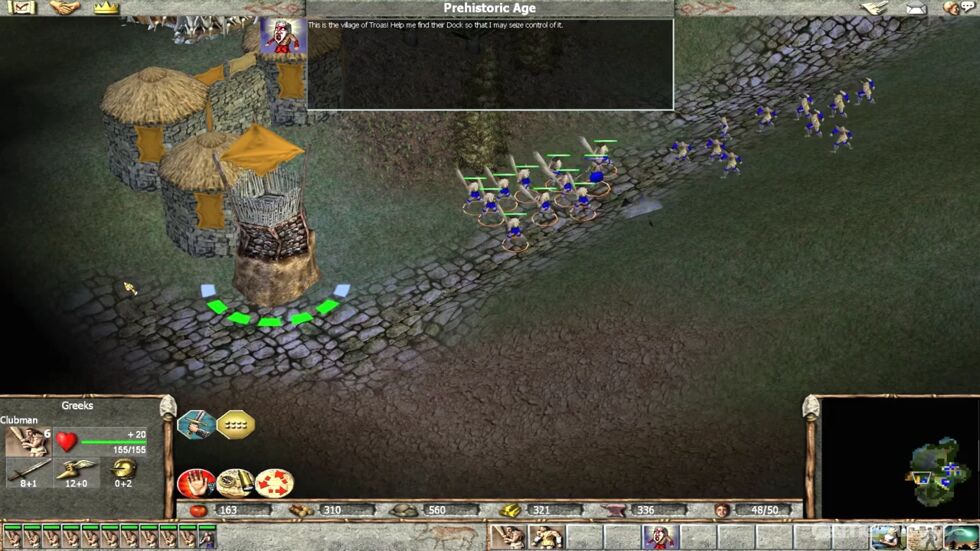Click the envelope messages icon
Viewport: 980px width, 551px height.
point(917,9)
